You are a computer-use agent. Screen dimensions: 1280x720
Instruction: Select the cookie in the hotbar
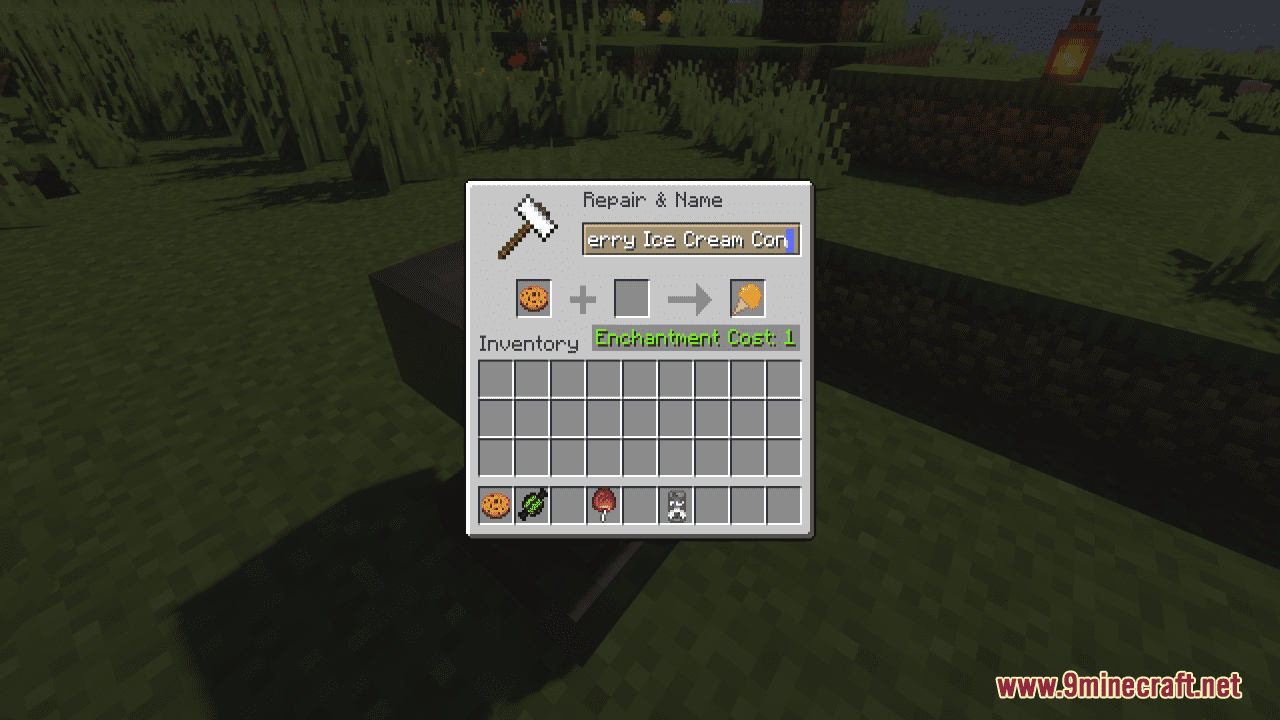[x=496, y=504]
